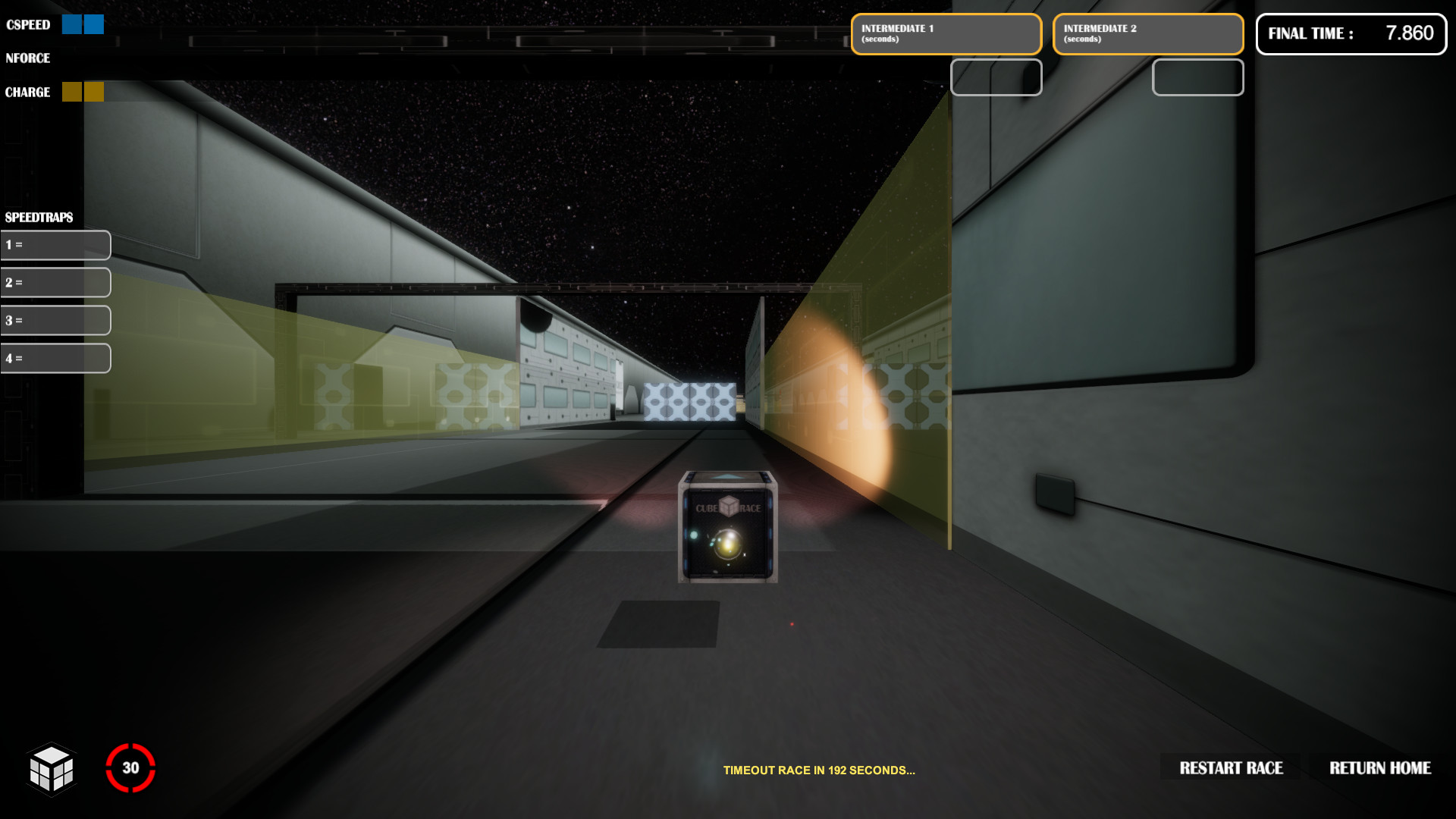Select the red 30-second countdown timer icon

coord(130,768)
